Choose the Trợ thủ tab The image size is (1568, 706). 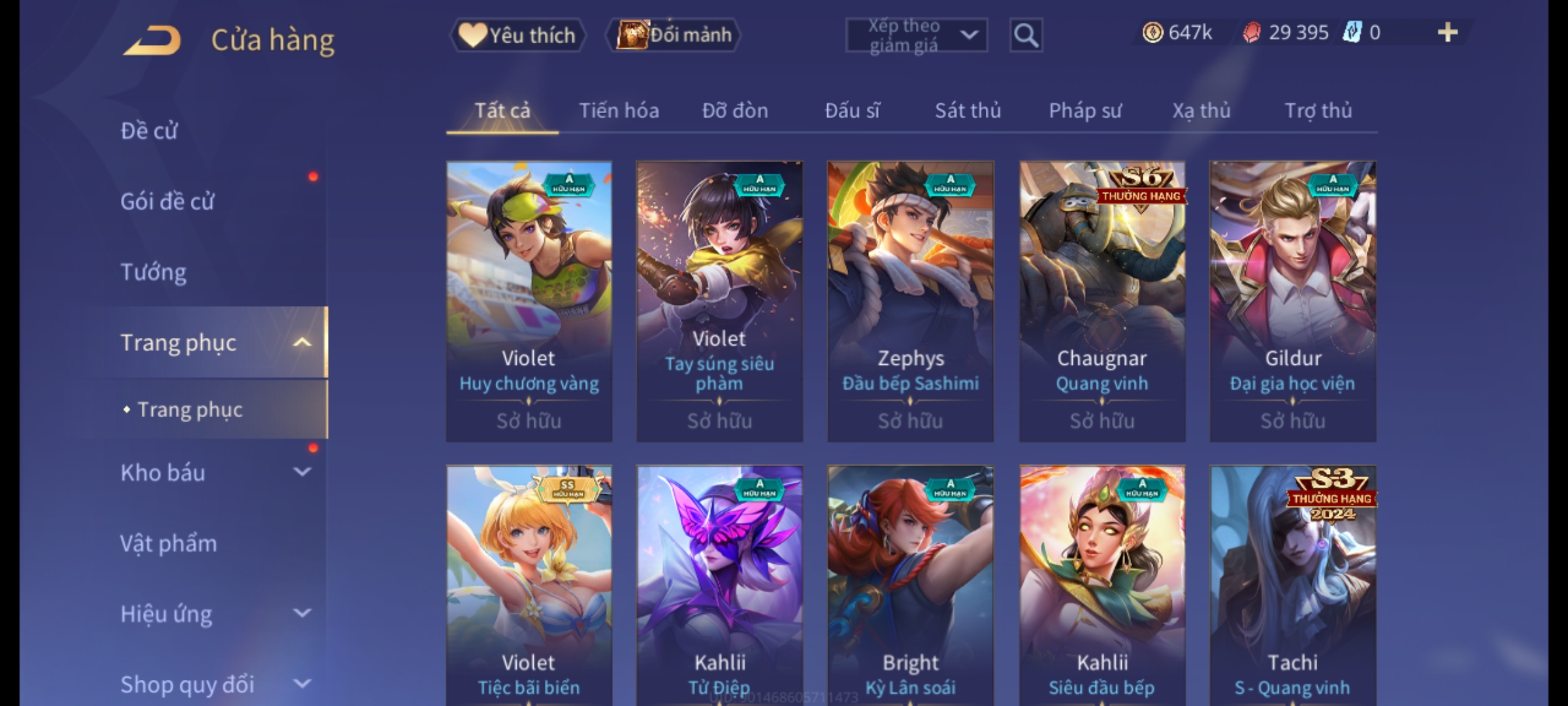tap(1318, 111)
